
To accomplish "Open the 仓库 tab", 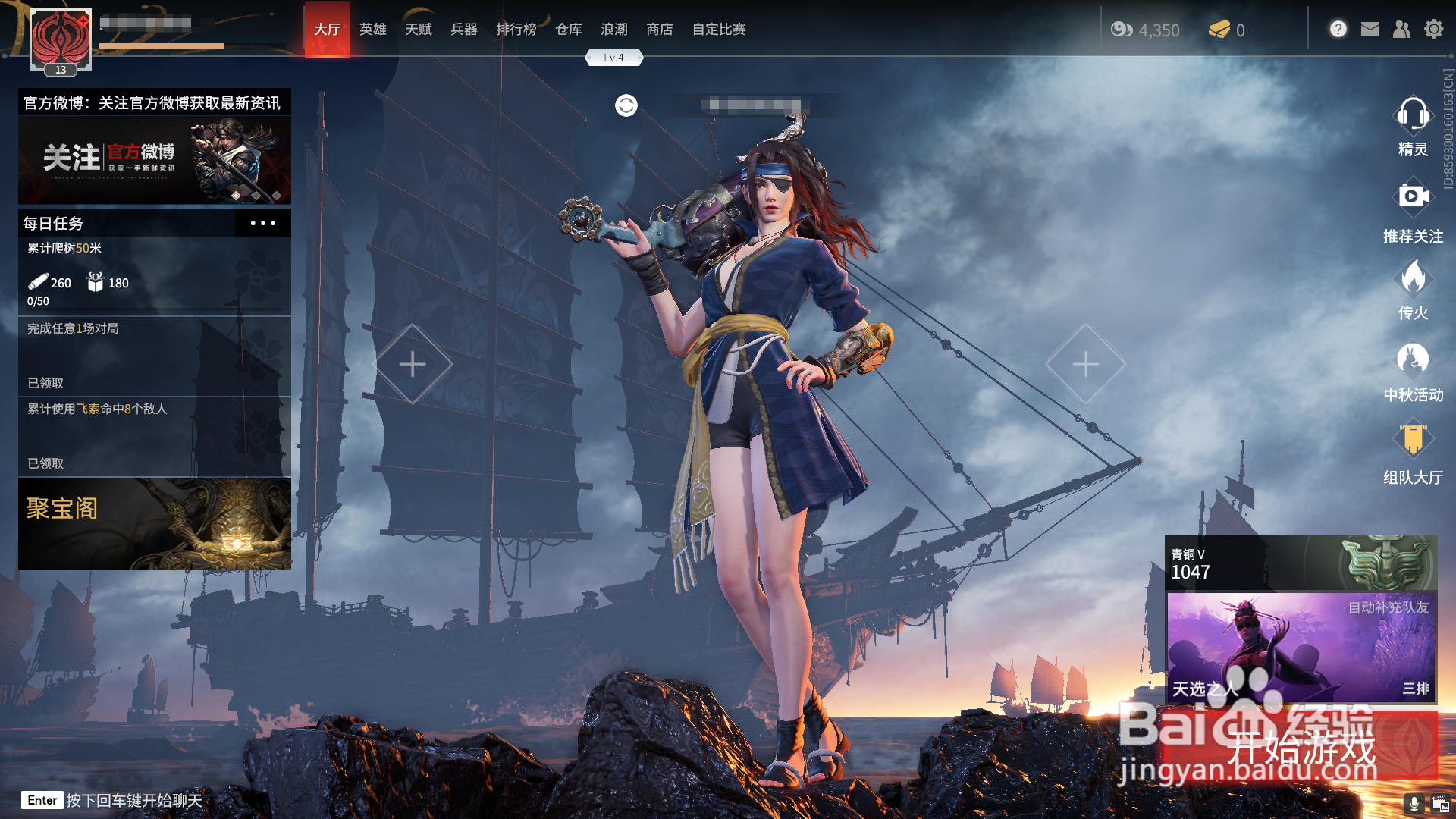I will click(x=568, y=30).
